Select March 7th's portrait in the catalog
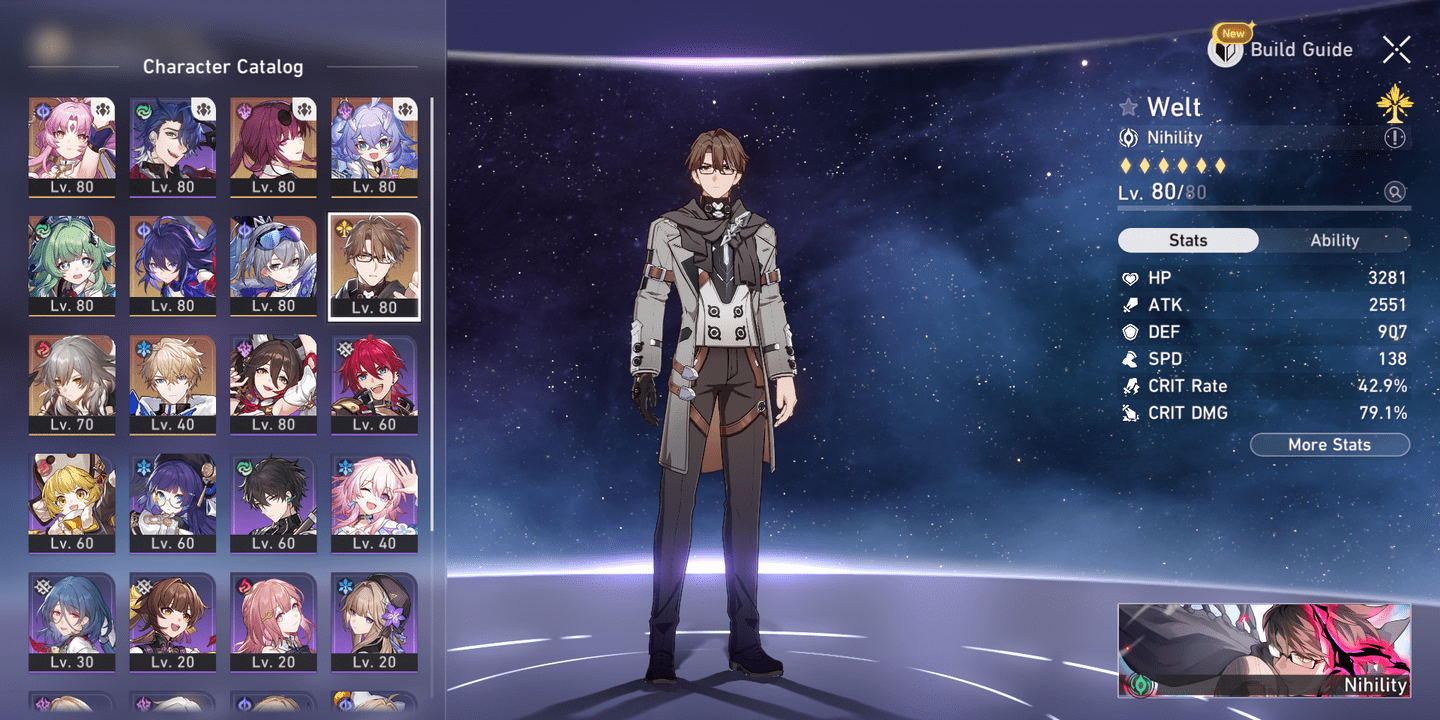 click(374, 503)
